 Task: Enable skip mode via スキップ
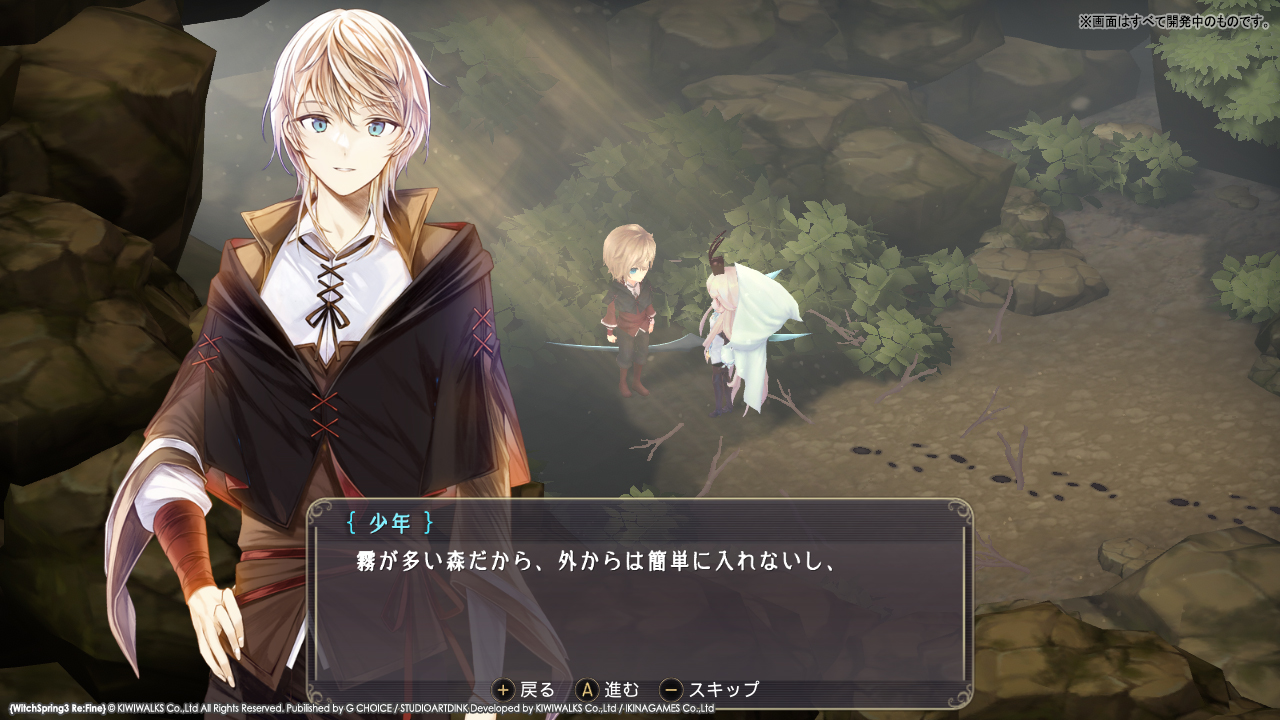[723, 688]
